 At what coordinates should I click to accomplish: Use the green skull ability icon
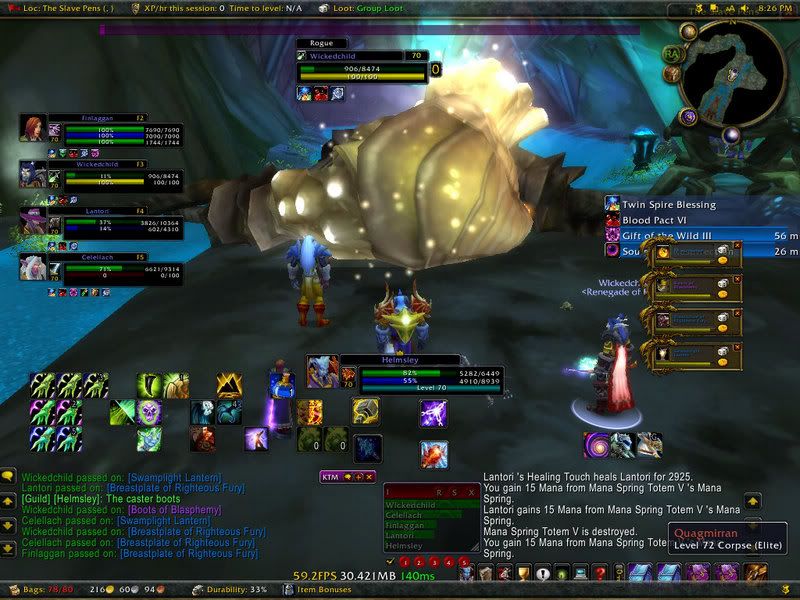149,411
